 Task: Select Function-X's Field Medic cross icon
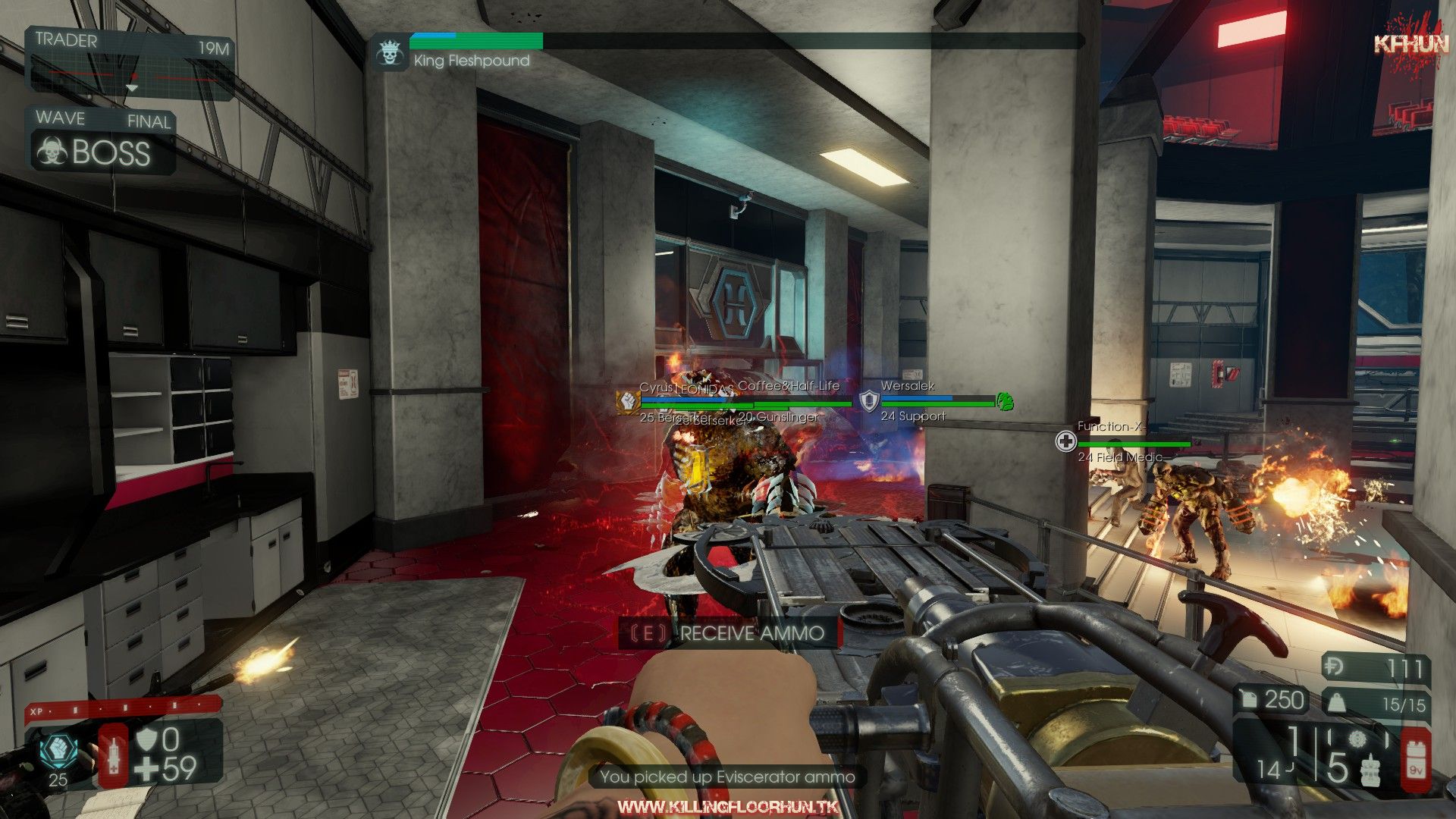1066,441
